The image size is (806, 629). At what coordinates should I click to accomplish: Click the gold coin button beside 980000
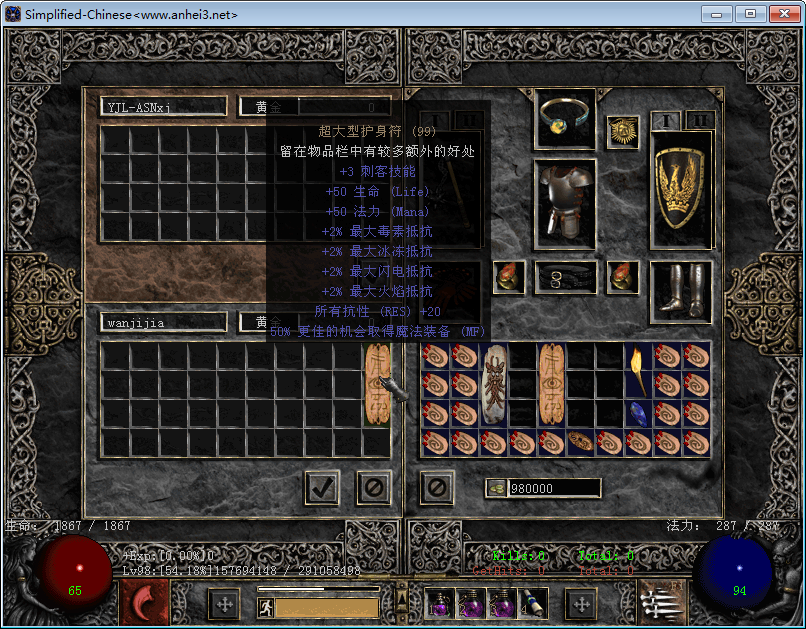497,488
